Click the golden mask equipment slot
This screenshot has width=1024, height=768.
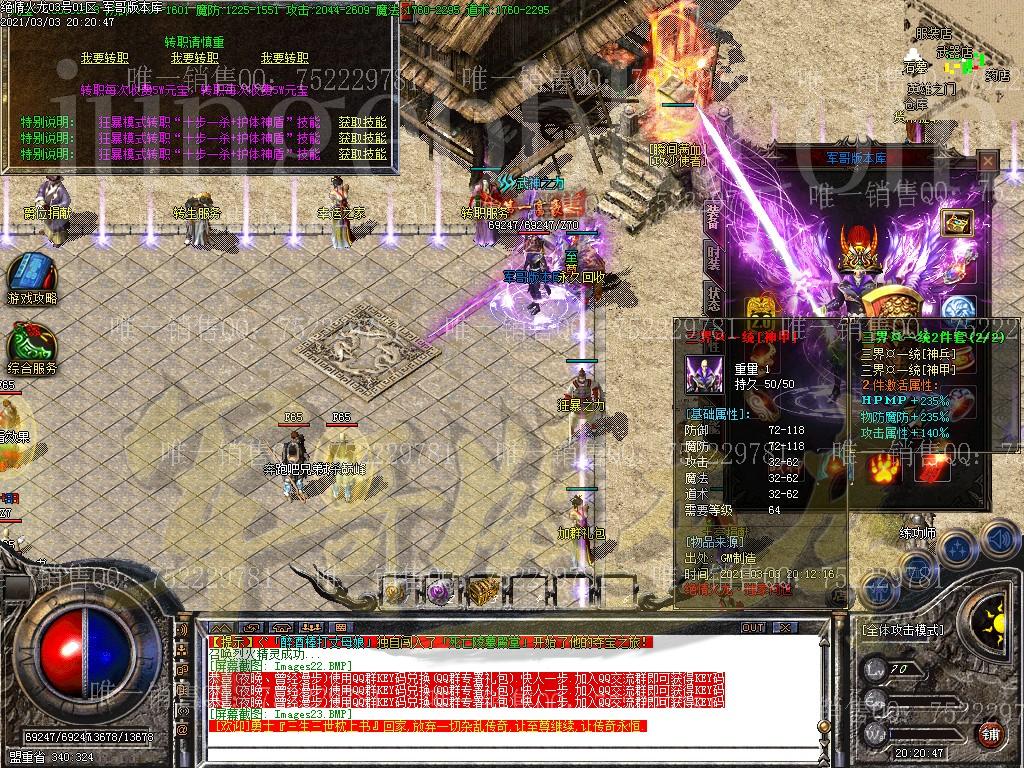coord(762,308)
